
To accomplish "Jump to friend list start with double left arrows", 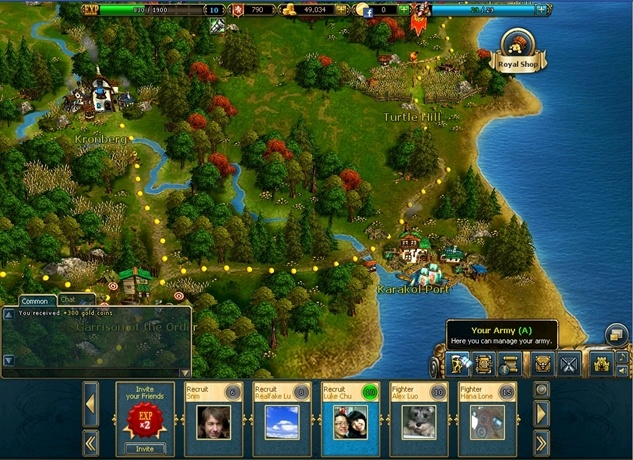I will (x=90, y=441).
